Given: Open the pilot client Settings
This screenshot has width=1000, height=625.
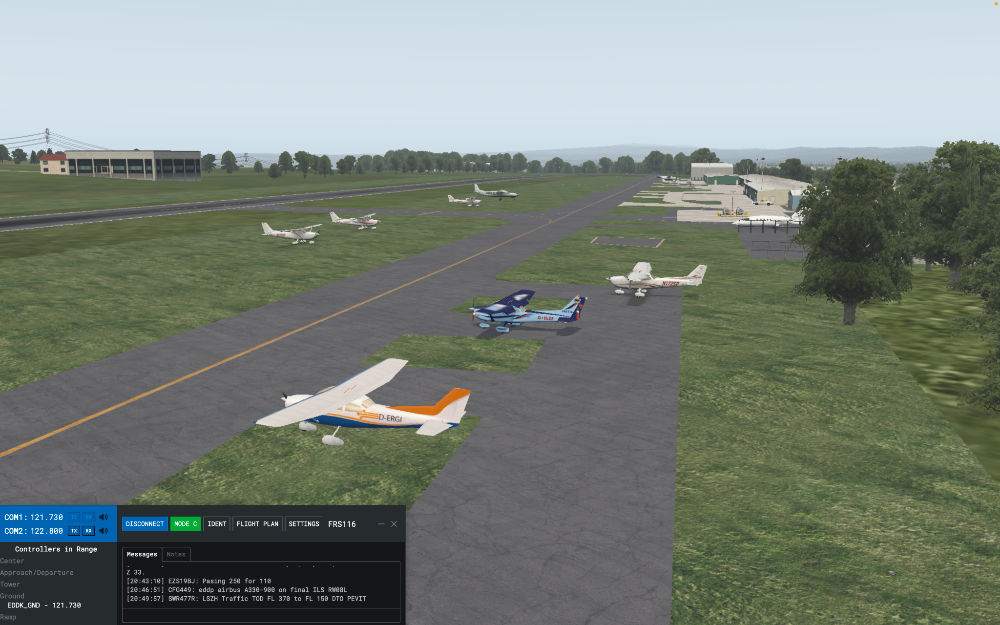Looking at the screenshot, I should click(304, 524).
